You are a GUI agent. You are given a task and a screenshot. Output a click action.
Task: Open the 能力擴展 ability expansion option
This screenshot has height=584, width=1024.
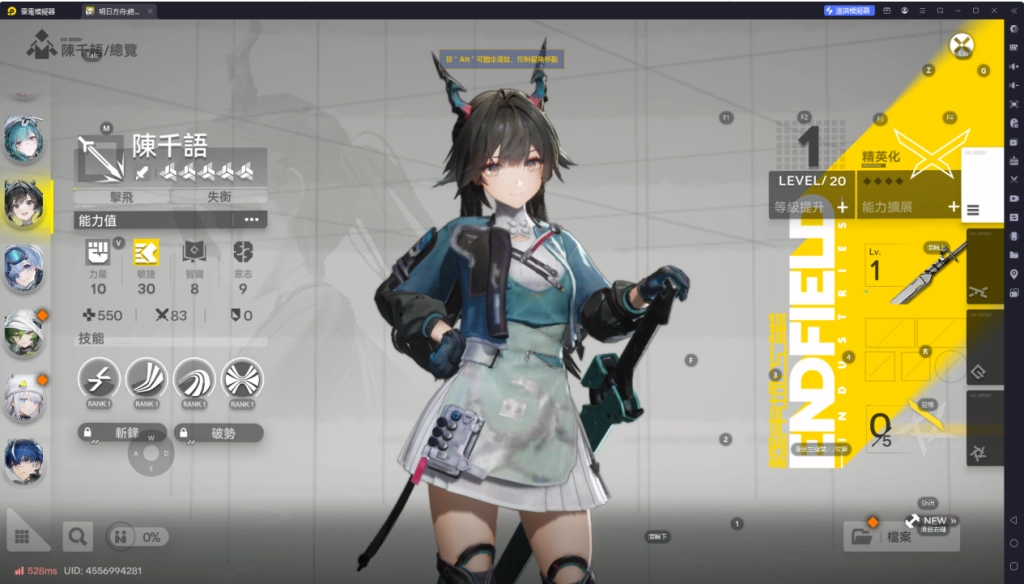pyautogui.click(x=910, y=207)
